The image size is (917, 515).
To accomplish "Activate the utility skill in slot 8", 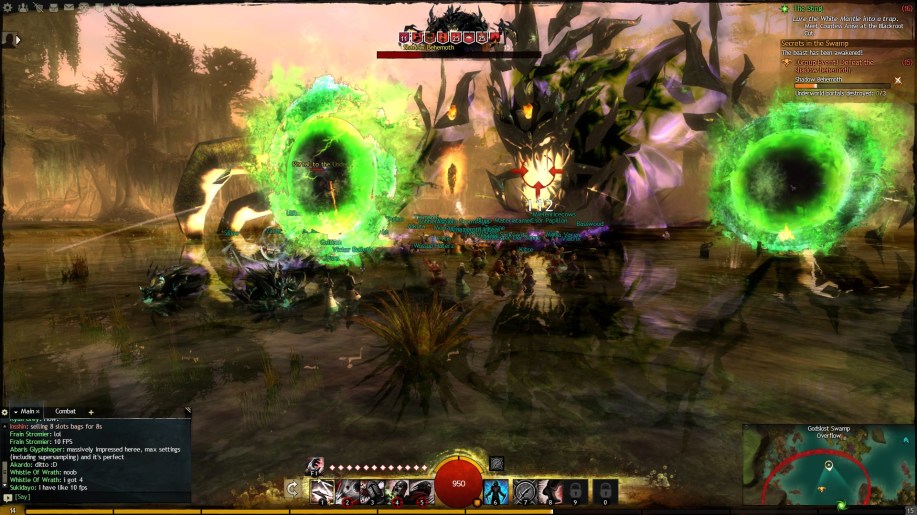I will [551, 491].
